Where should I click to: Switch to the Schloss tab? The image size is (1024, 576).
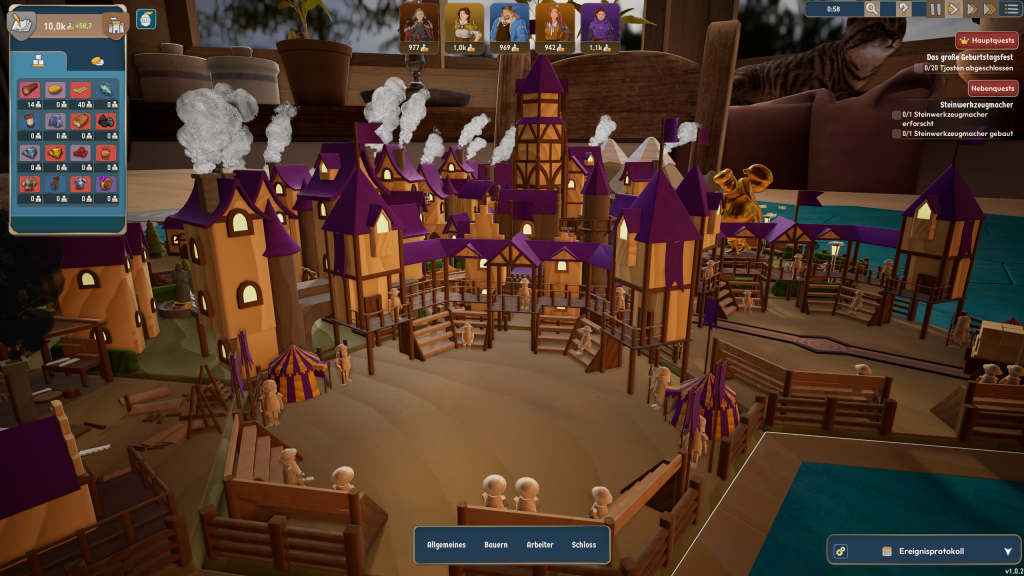pos(584,545)
